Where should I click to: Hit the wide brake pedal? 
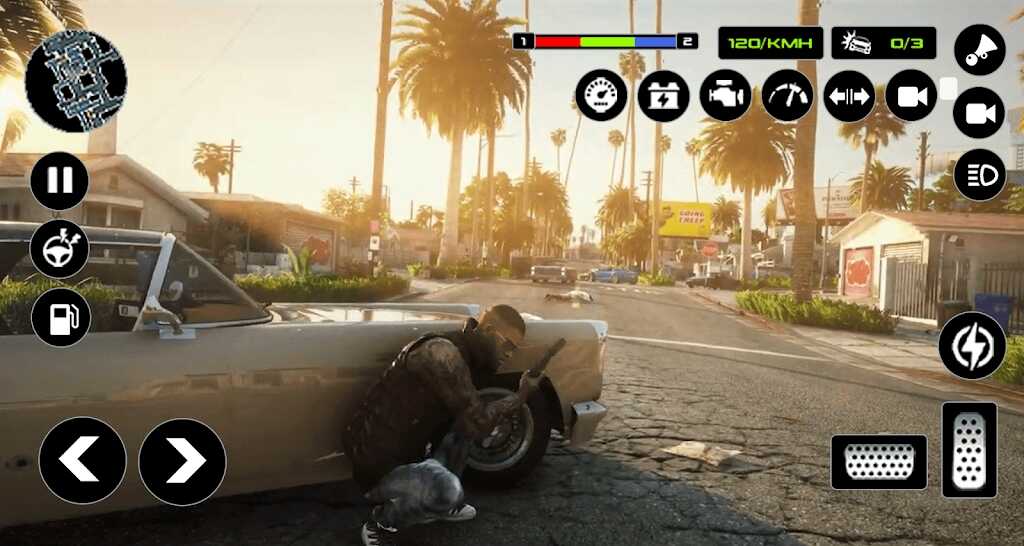point(879,462)
